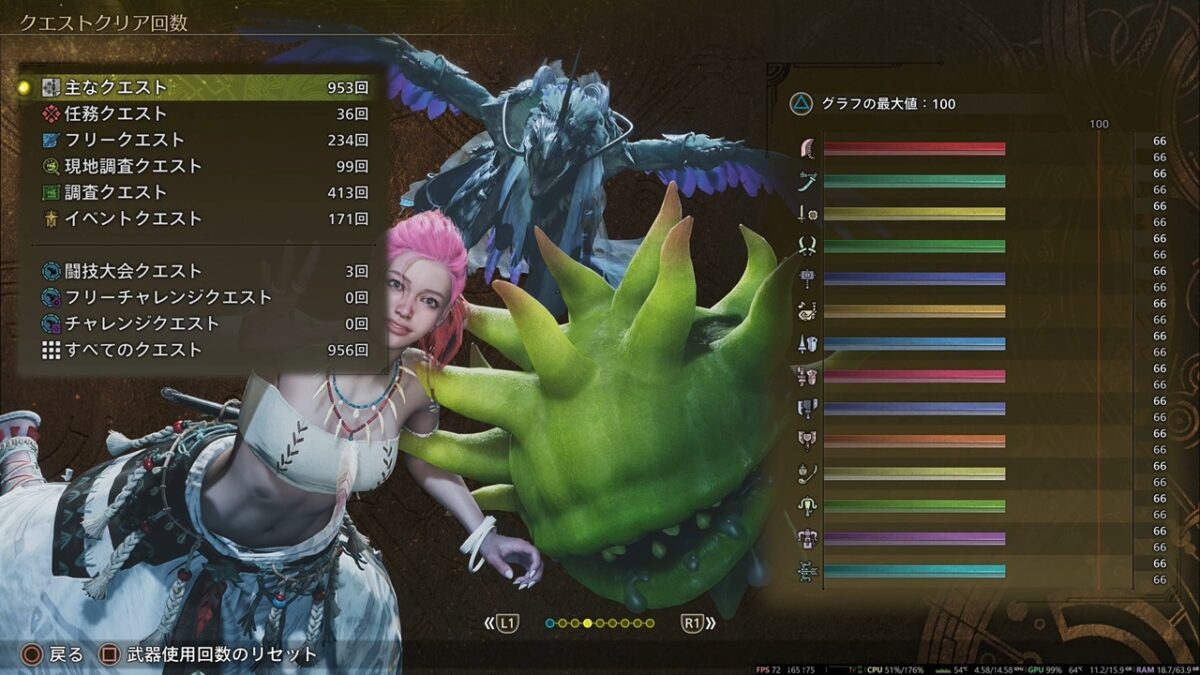The width and height of the screenshot is (1200, 675).
Task: Select the チャレンジクエスト entry
Action: (x=200, y=323)
